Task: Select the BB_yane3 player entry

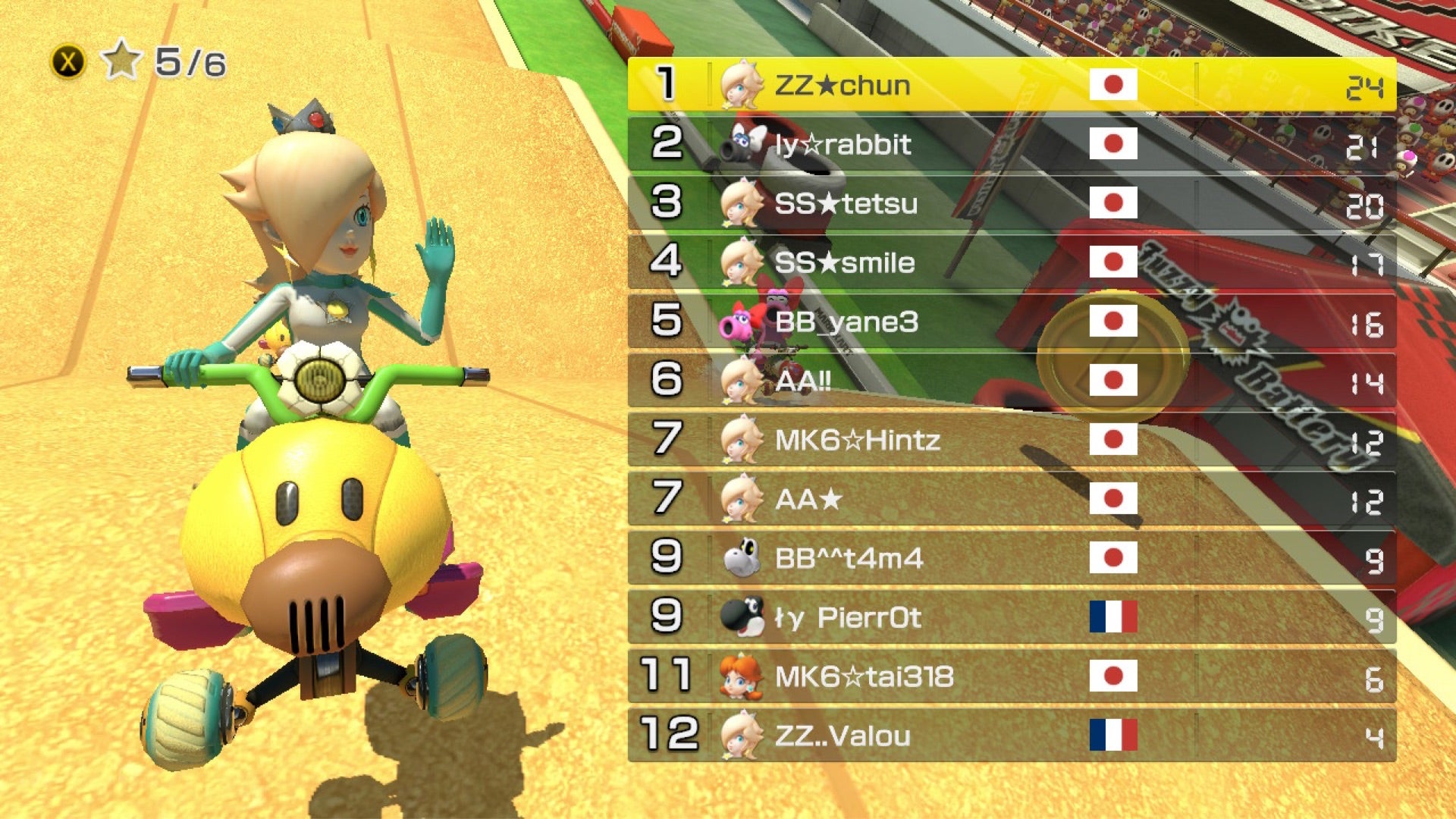Action: click(1012, 322)
